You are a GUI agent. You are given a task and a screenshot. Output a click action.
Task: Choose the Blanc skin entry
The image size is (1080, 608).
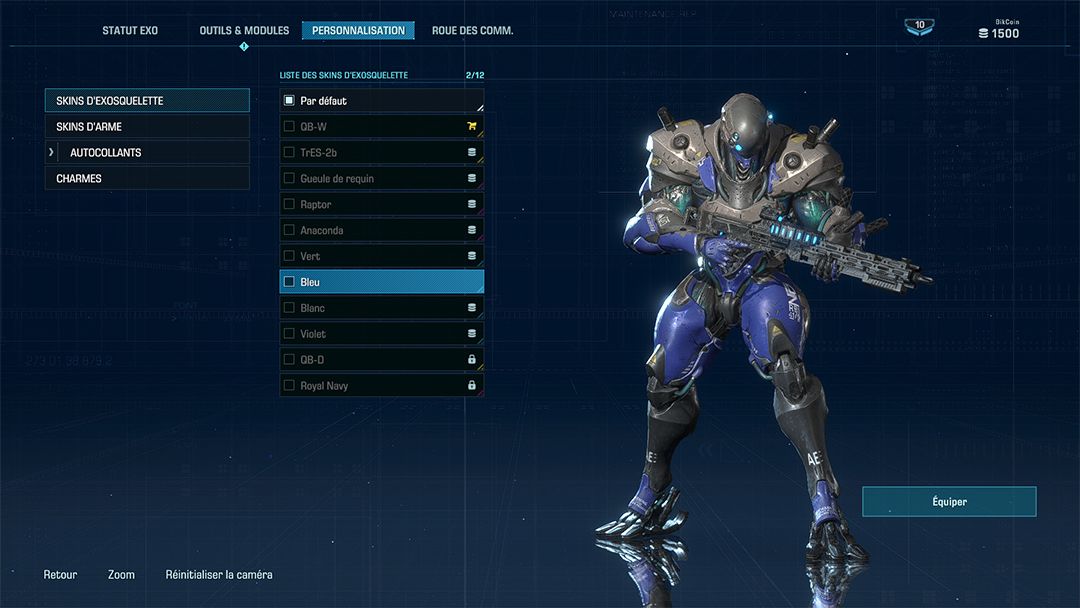[381, 308]
